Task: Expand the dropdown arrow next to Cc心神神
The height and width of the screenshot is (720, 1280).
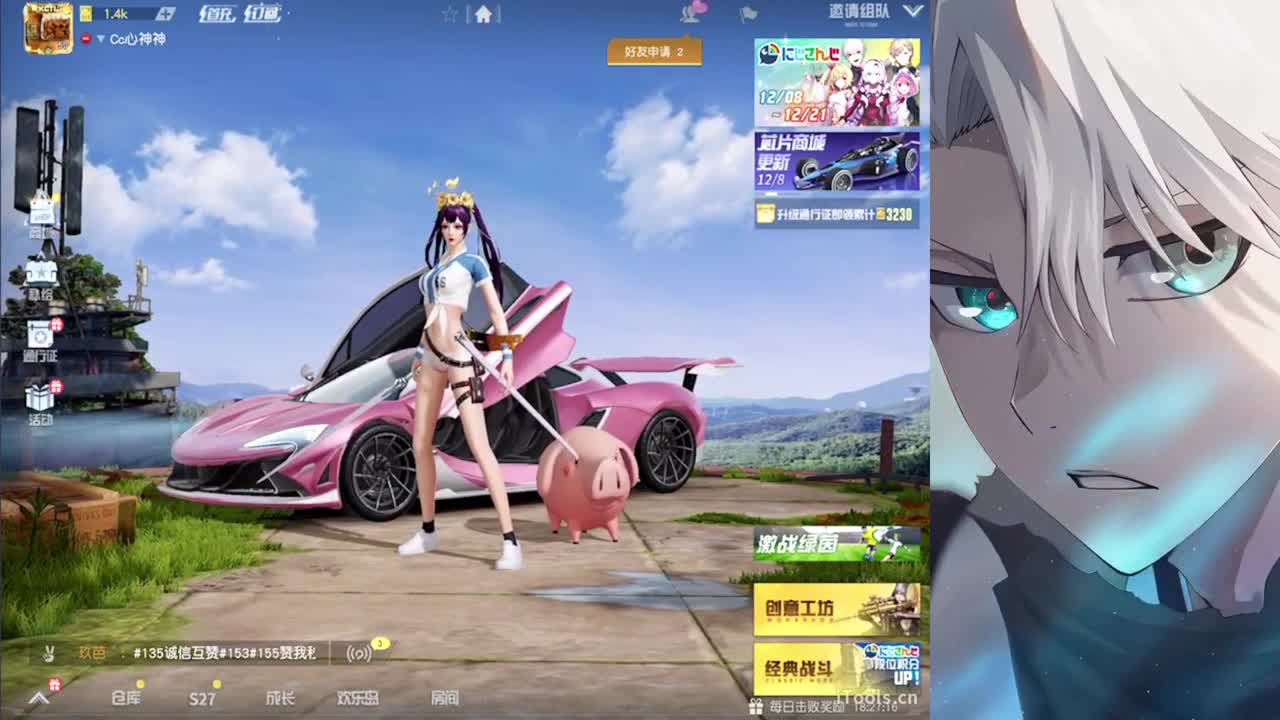Action: click(101, 39)
